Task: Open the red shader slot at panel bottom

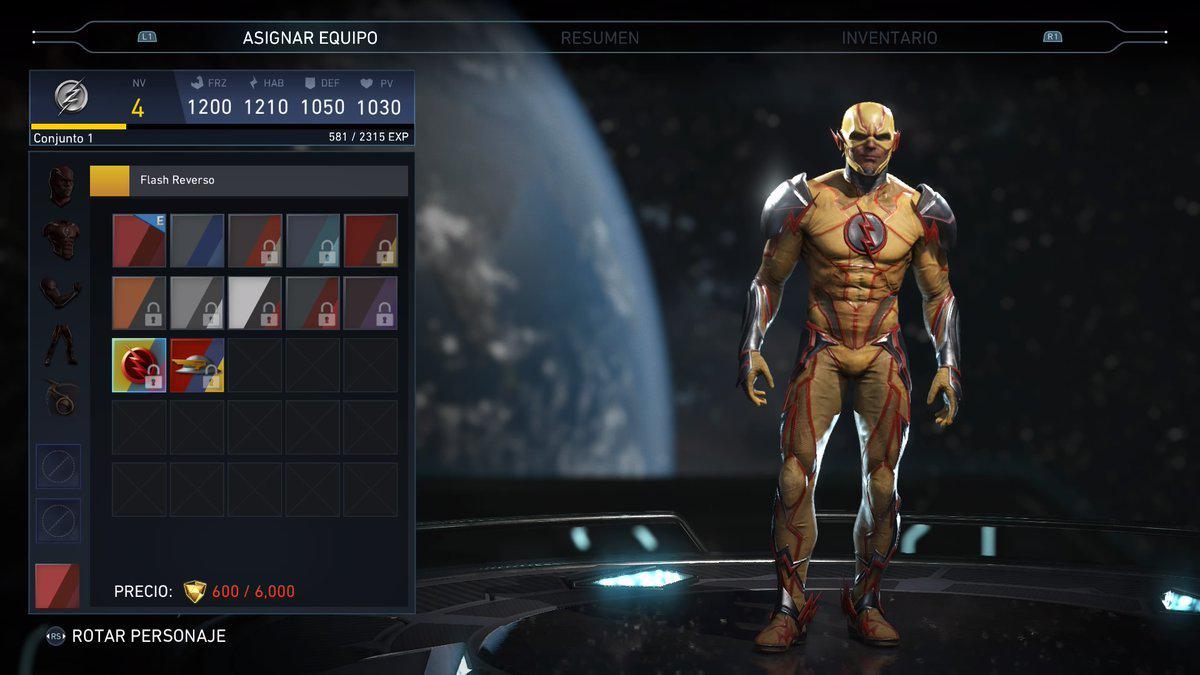Action: (57, 586)
